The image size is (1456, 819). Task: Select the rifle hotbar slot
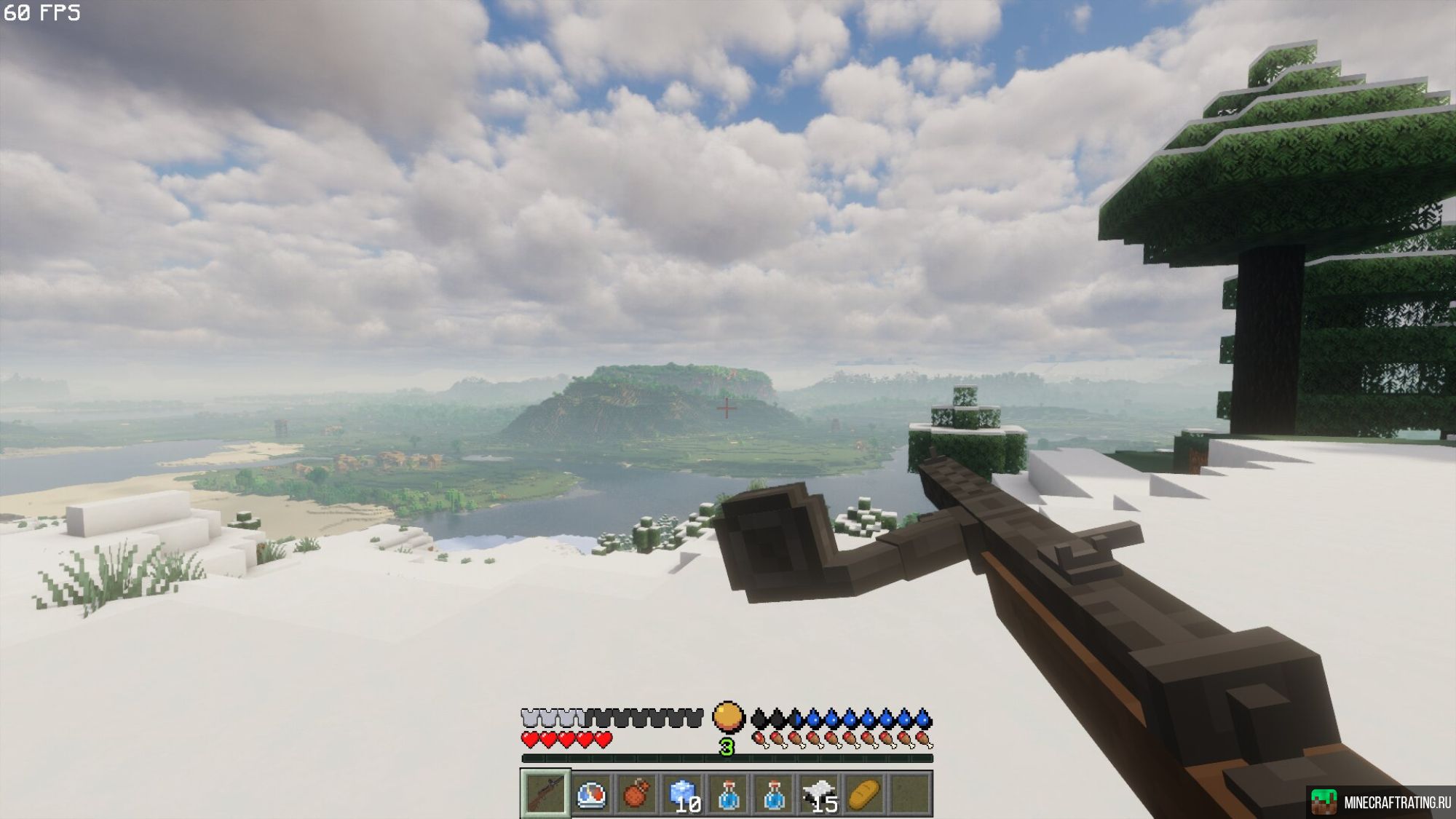(545, 794)
